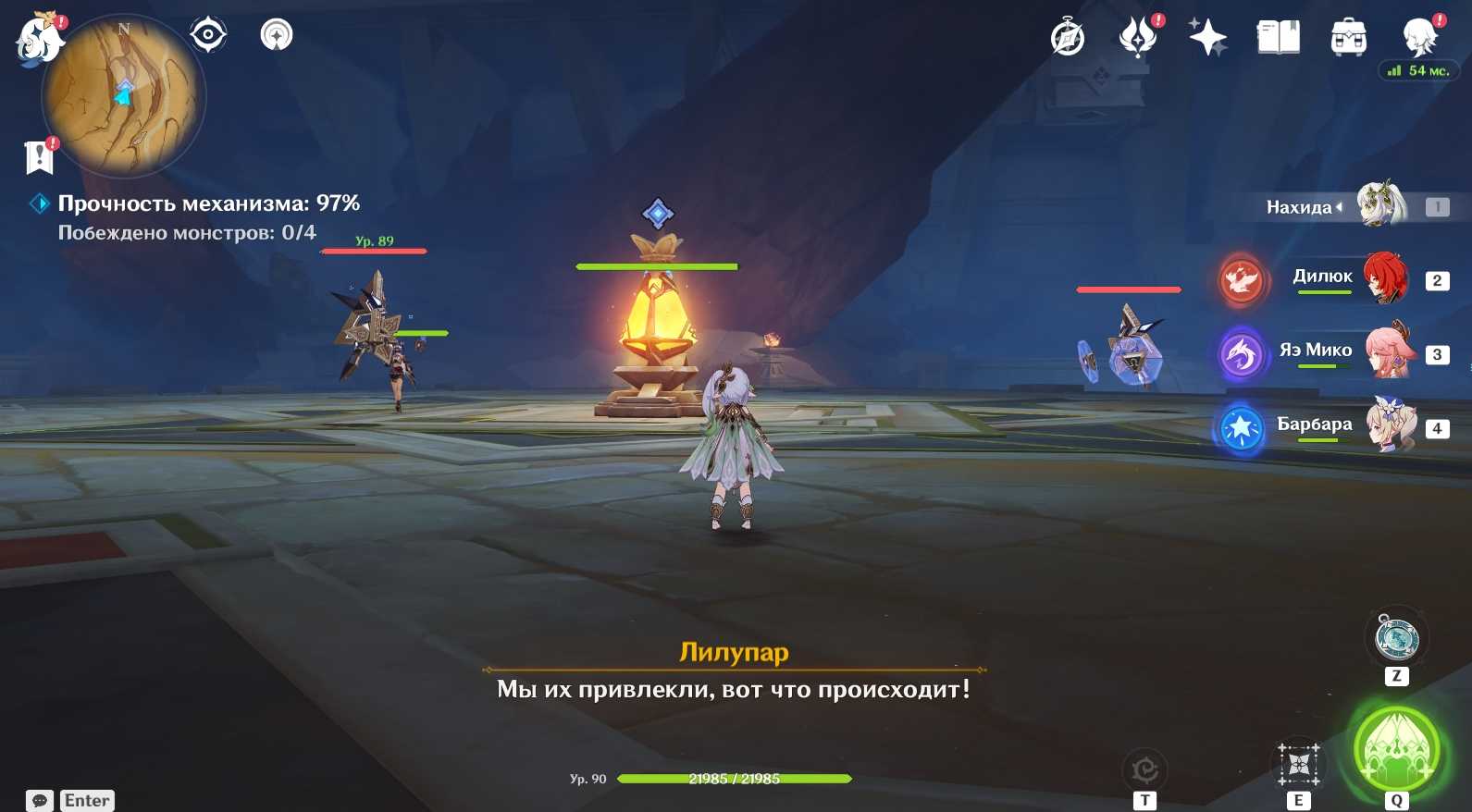
Task: Use Nahida's elemental skill icon
Action: click(1299, 764)
